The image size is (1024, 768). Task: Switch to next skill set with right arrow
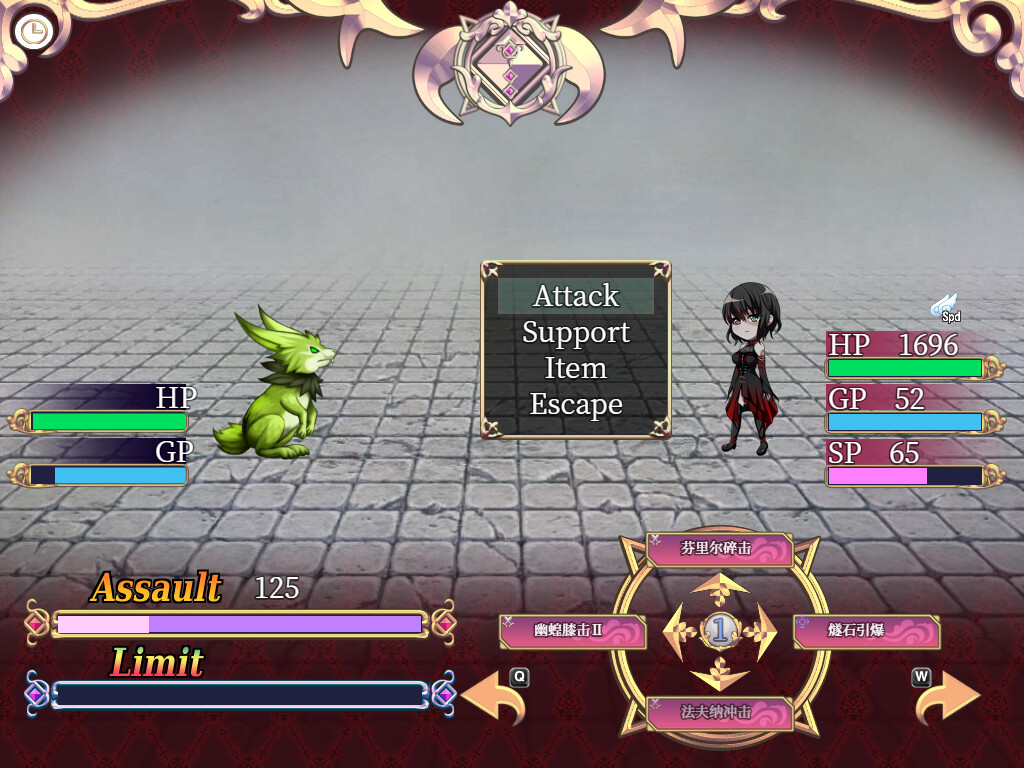pyautogui.click(x=947, y=698)
